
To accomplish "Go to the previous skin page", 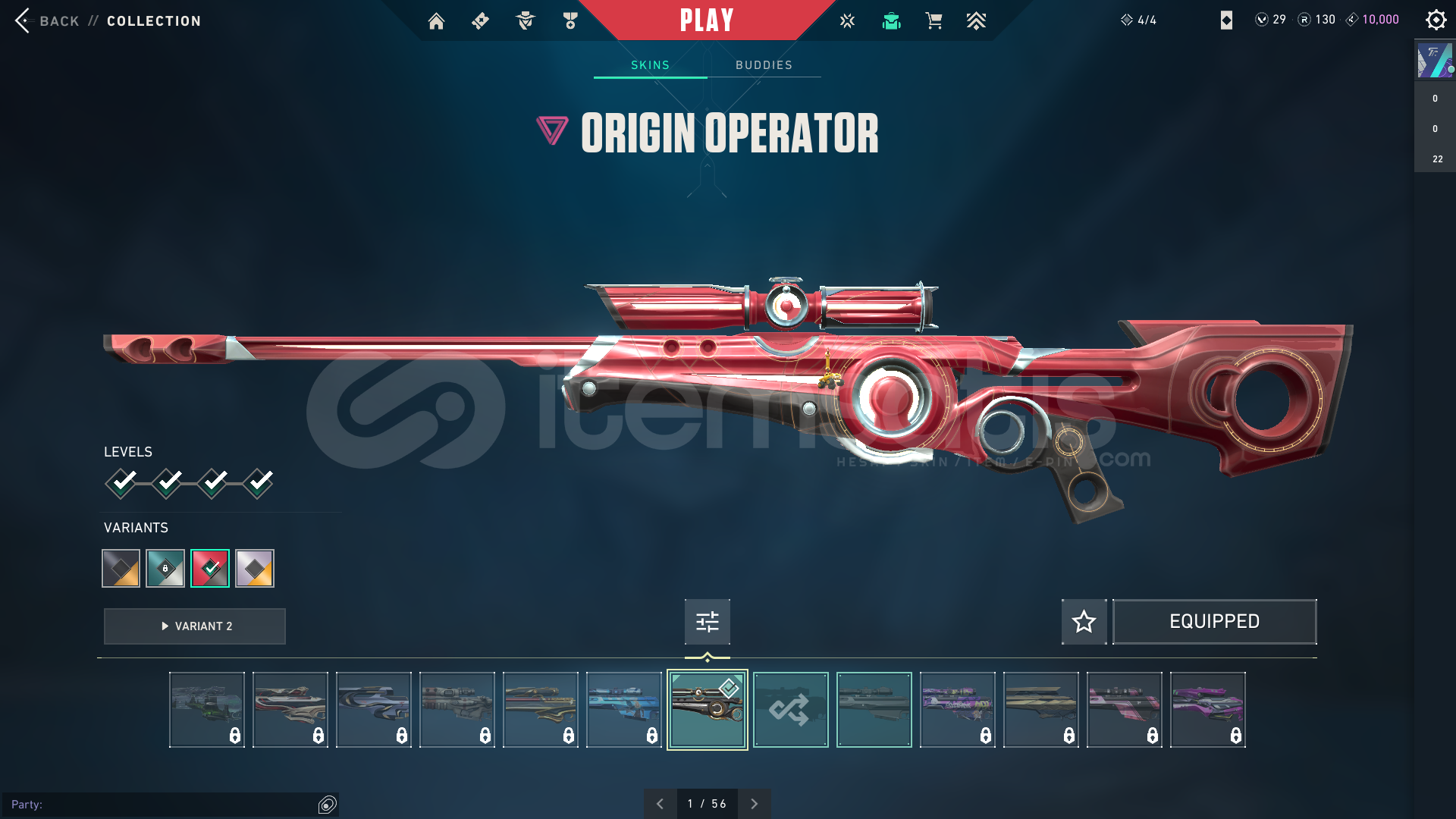I will click(x=660, y=804).
